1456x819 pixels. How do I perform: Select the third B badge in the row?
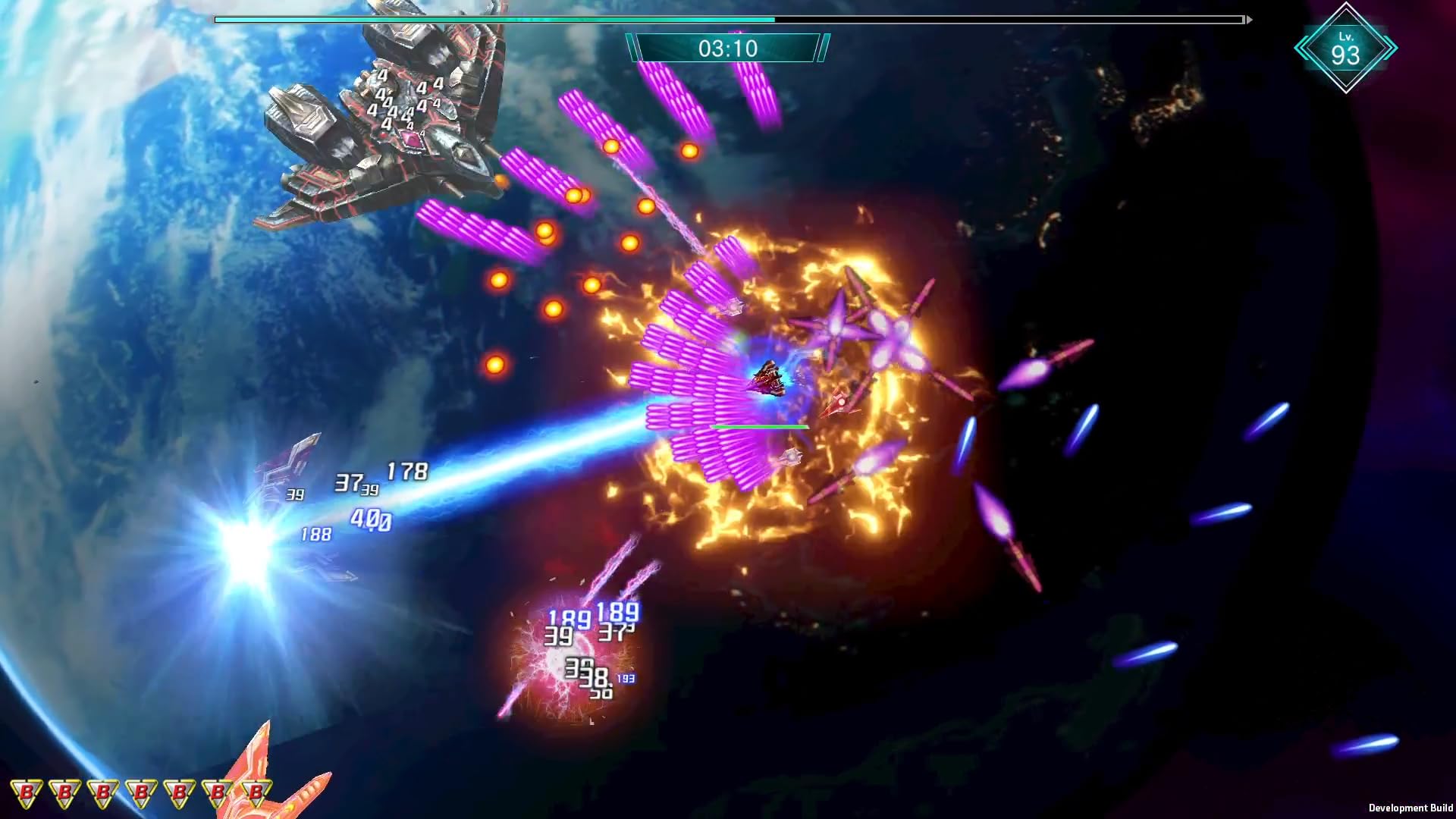tap(102, 792)
